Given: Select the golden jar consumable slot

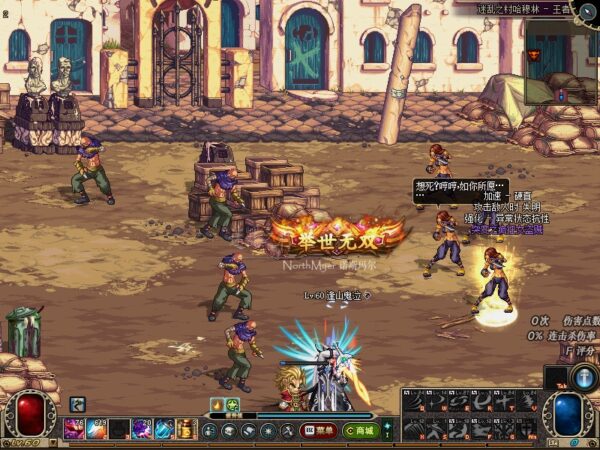Looking at the screenshot, I should coord(187,430).
